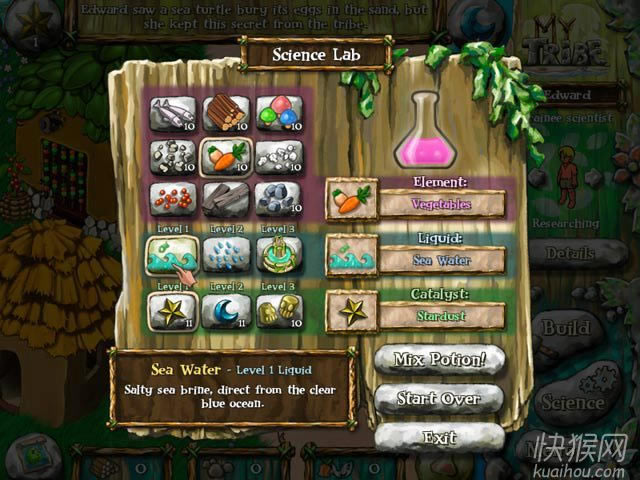Viewport: 640px width, 480px height.
Task: Click the Stardust catalyst slot
Action: (x=441, y=316)
